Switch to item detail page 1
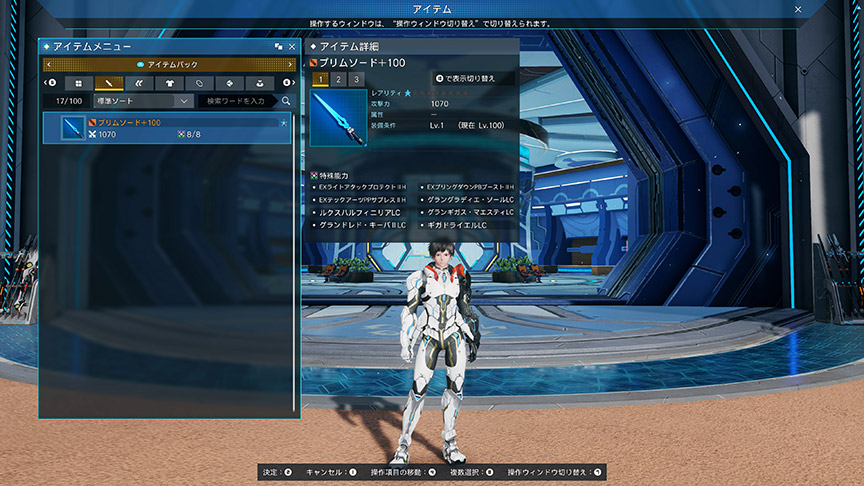The image size is (864, 486). [x=320, y=79]
